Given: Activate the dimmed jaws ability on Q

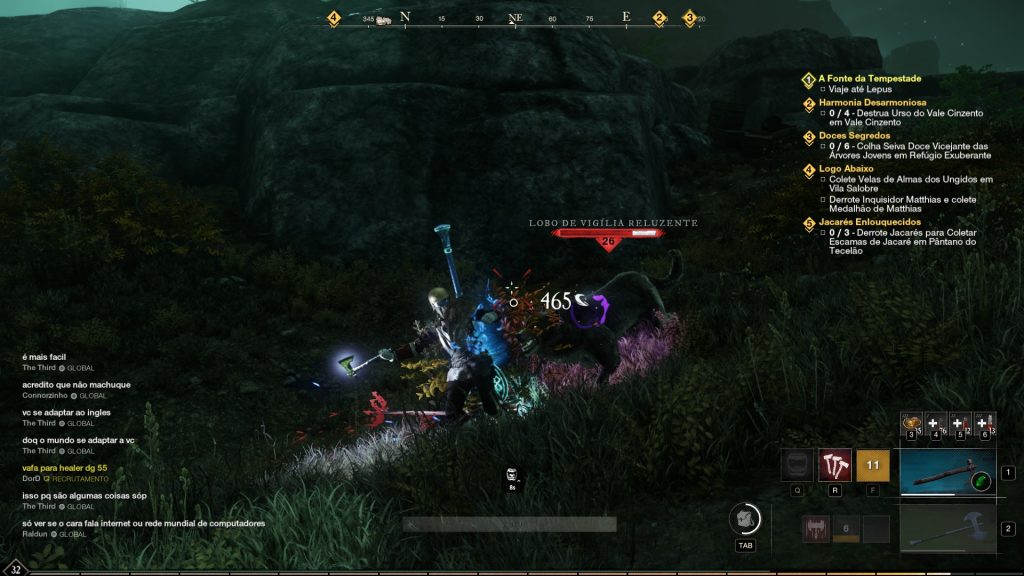Looking at the screenshot, I should coord(797,465).
